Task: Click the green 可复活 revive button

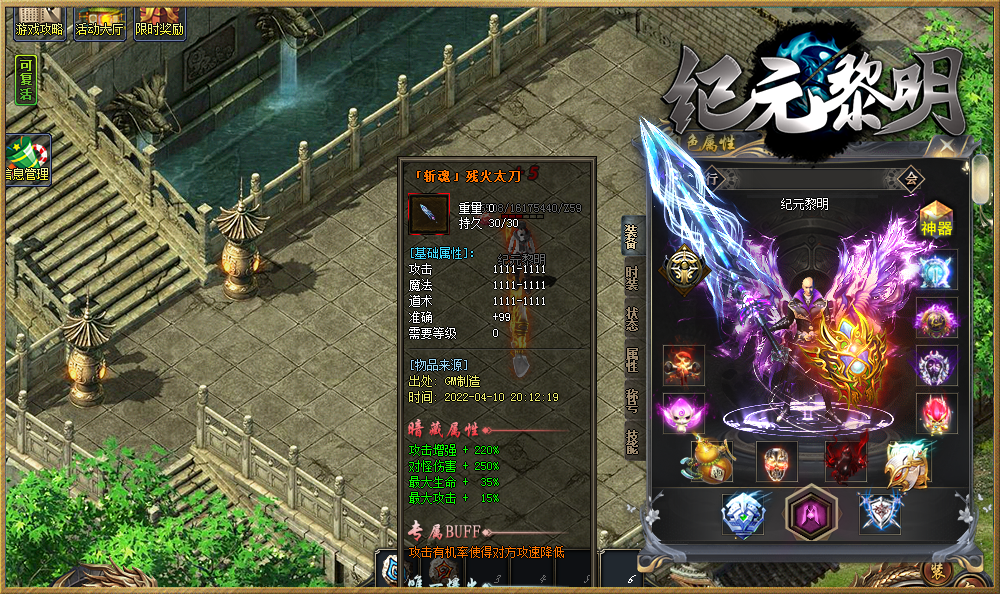Action: [x=26, y=81]
